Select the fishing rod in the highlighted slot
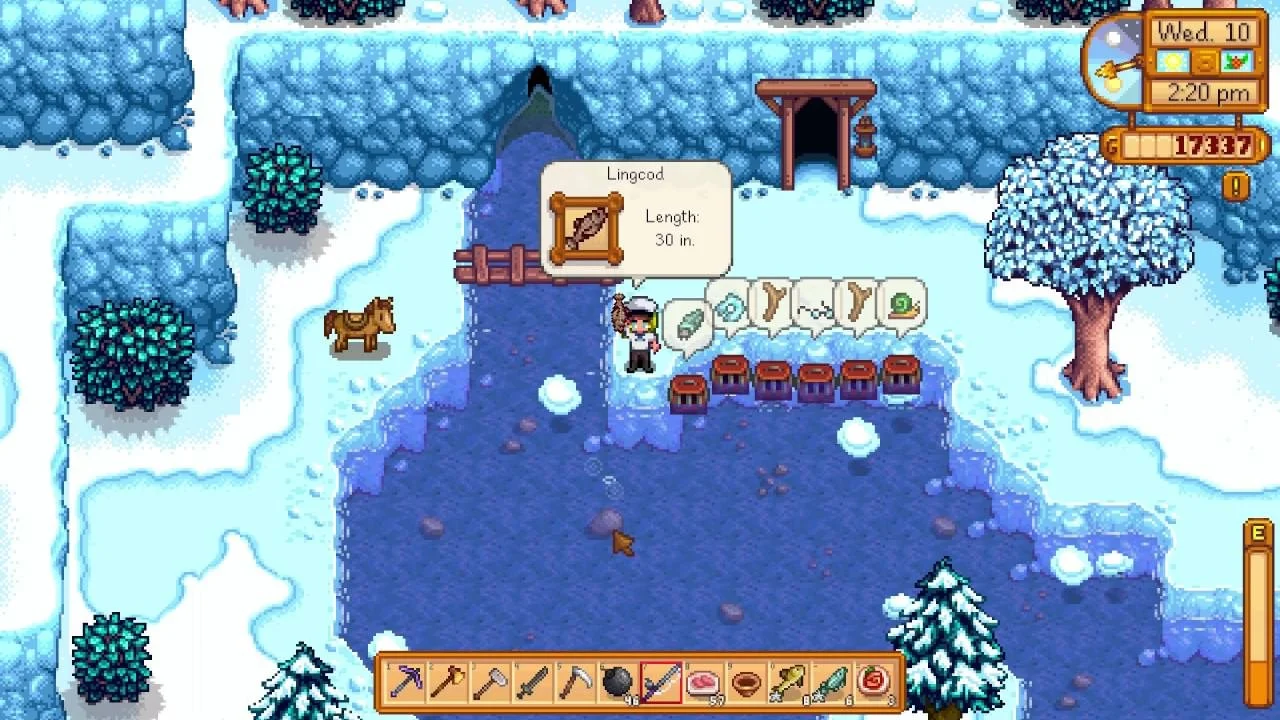This screenshot has height=720, width=1280. tap(660, 684)
